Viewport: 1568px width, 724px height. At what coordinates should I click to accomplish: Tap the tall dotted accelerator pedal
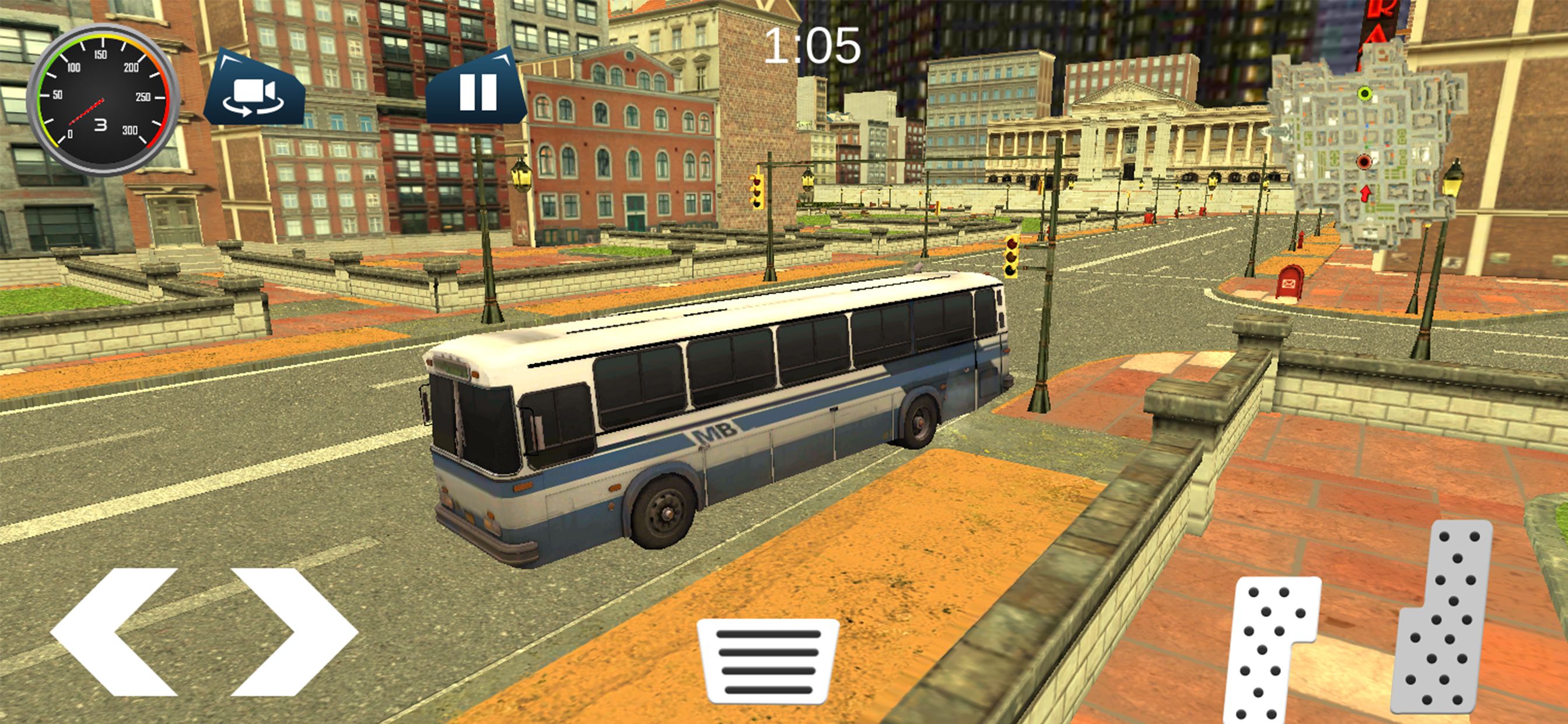1444,617
